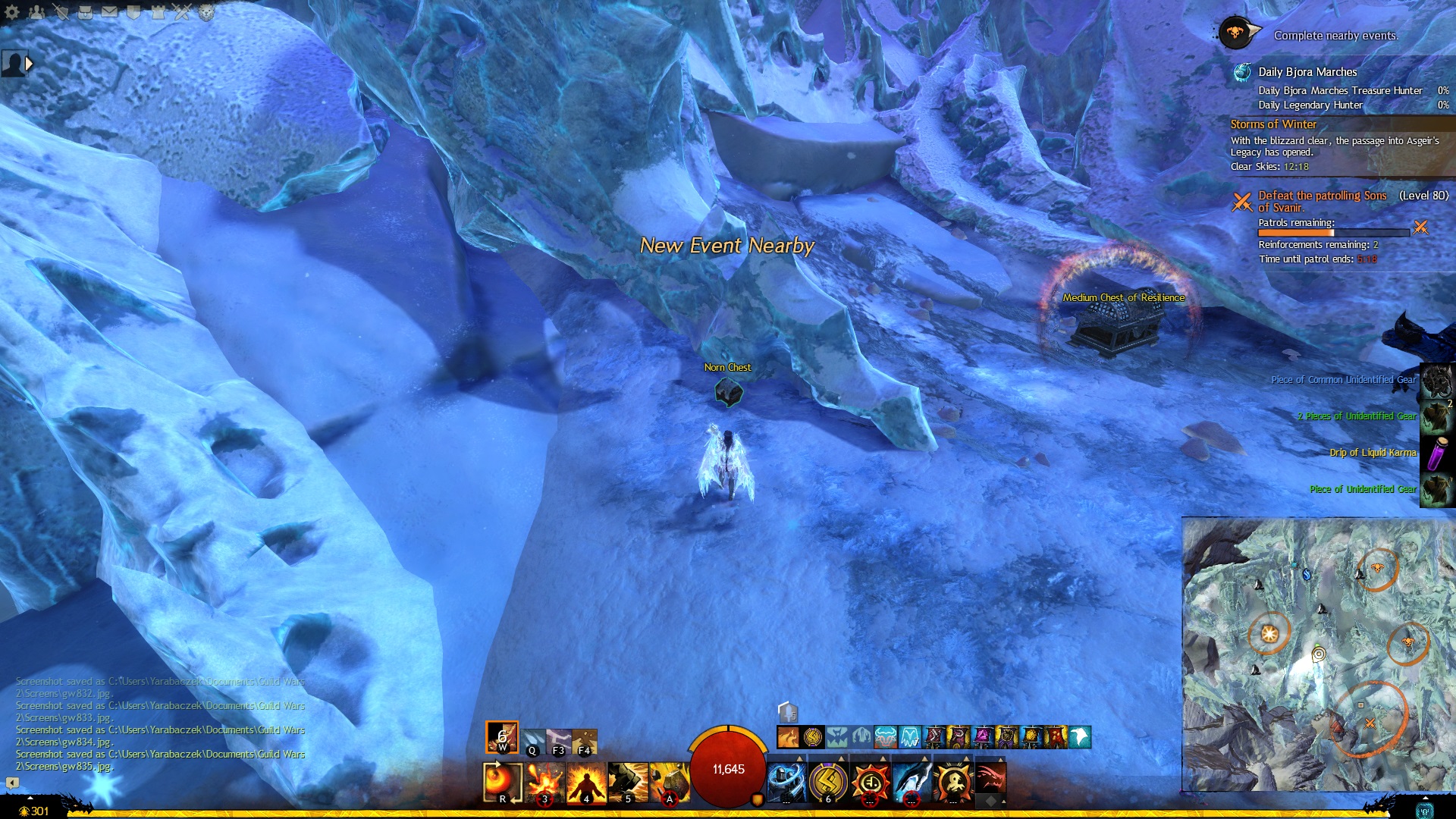Image resolution: width=1456 pixels, height=819 pixels.
Task: Open the PvP crossed swords icon
Action: [182, 12]
